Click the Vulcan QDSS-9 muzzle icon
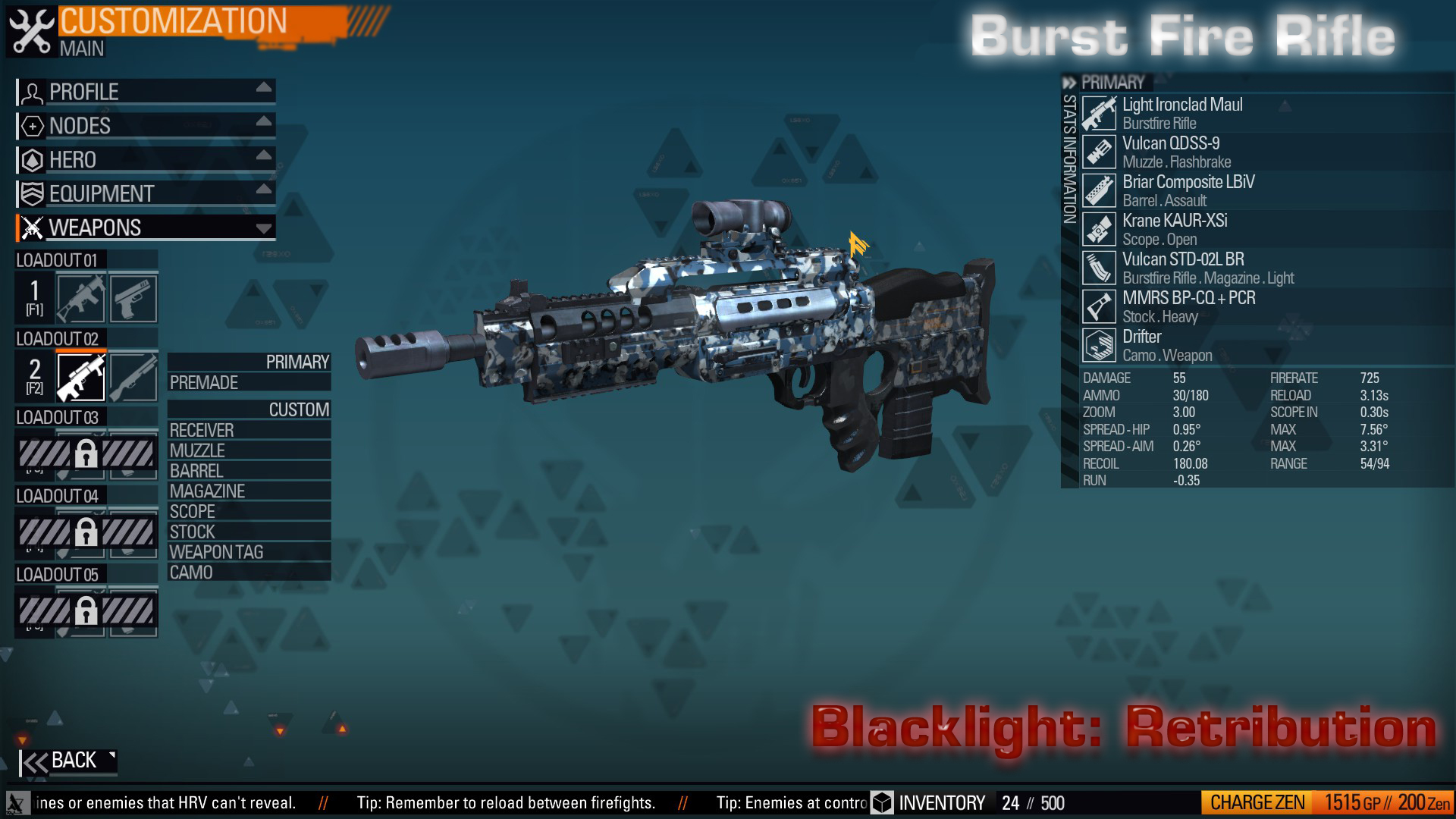This screenshot has width=1456, height=819. 1099,151
